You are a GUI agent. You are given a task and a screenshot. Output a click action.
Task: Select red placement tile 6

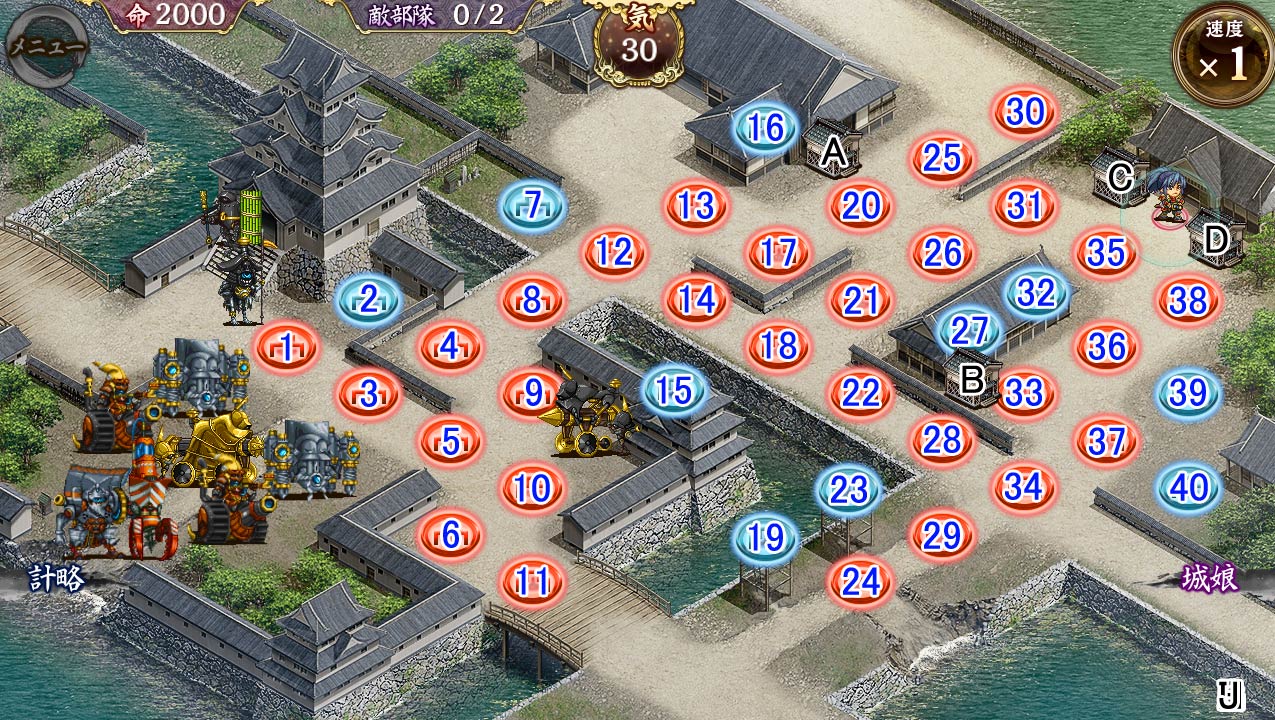pos(450,536)
